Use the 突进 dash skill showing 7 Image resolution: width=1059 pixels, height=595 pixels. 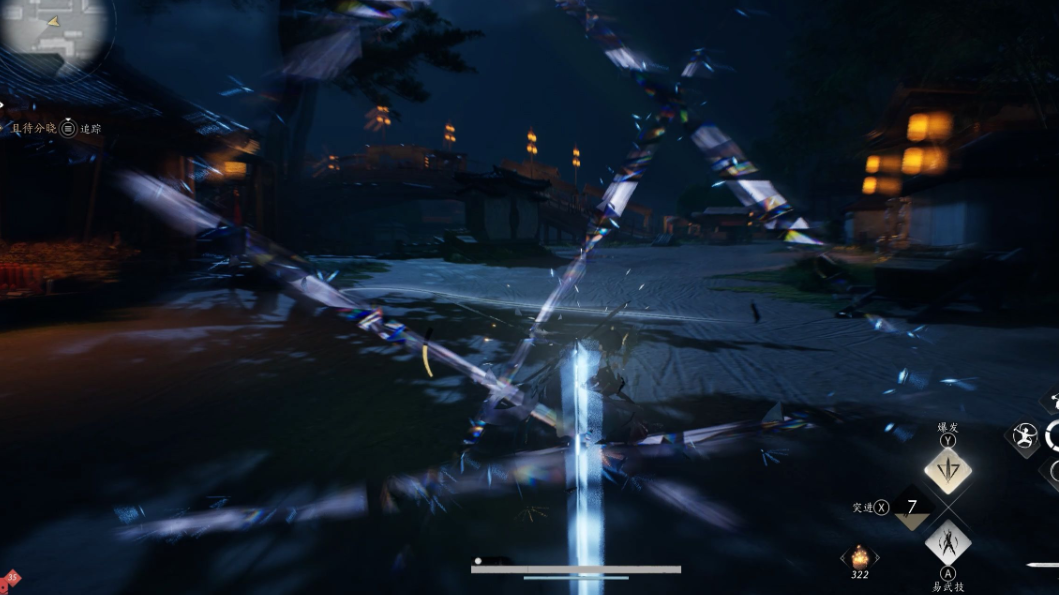[911, 507]
